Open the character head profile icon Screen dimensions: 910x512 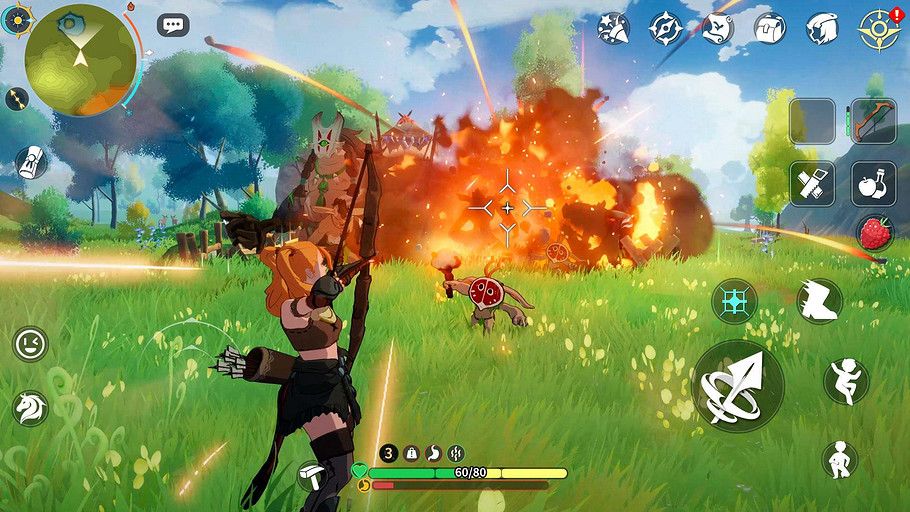[821, 28]
